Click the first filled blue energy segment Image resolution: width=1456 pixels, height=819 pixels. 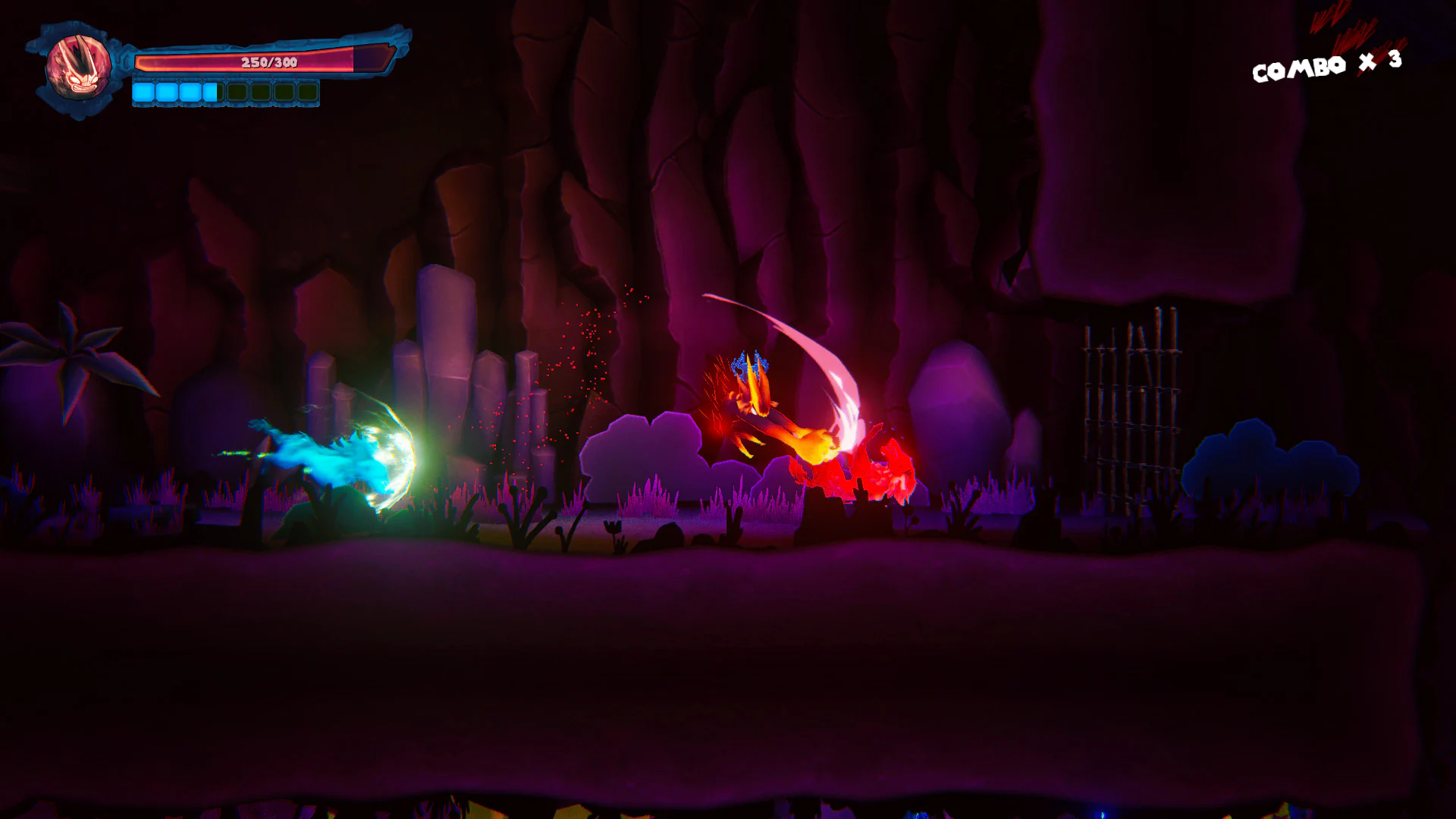pos(144,92)
